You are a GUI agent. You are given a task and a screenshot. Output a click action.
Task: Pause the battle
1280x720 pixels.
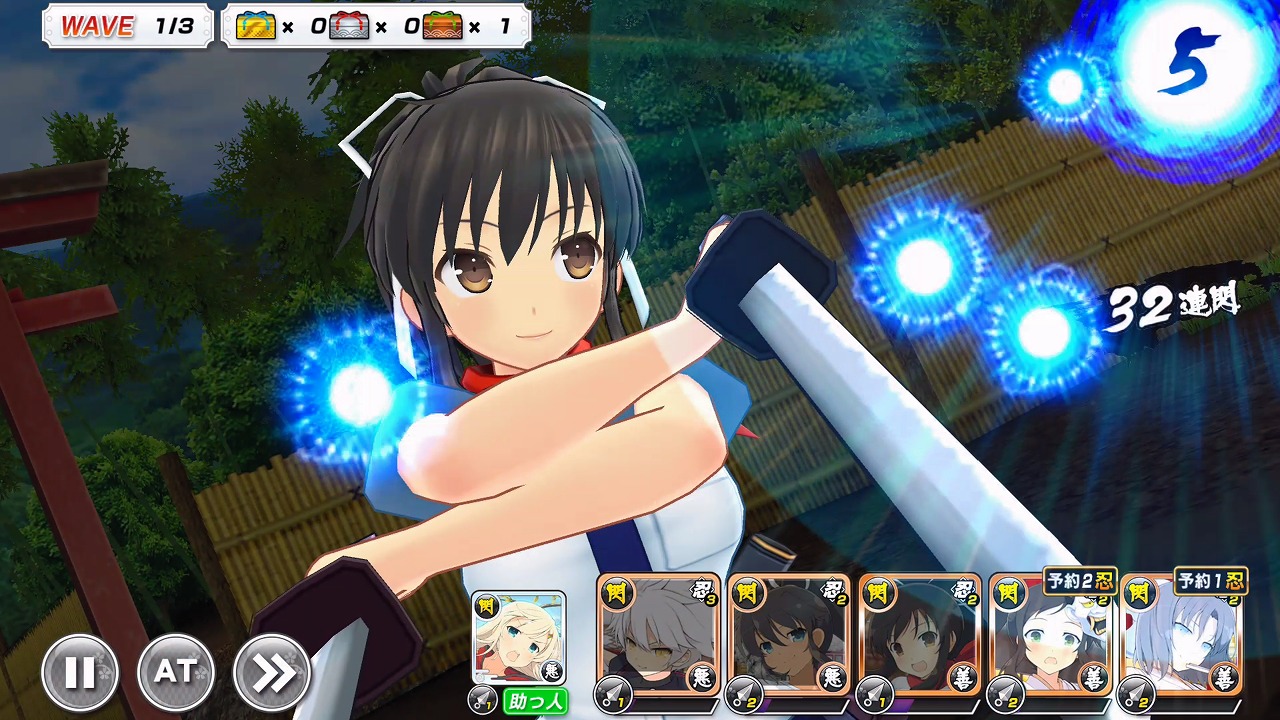80,673
